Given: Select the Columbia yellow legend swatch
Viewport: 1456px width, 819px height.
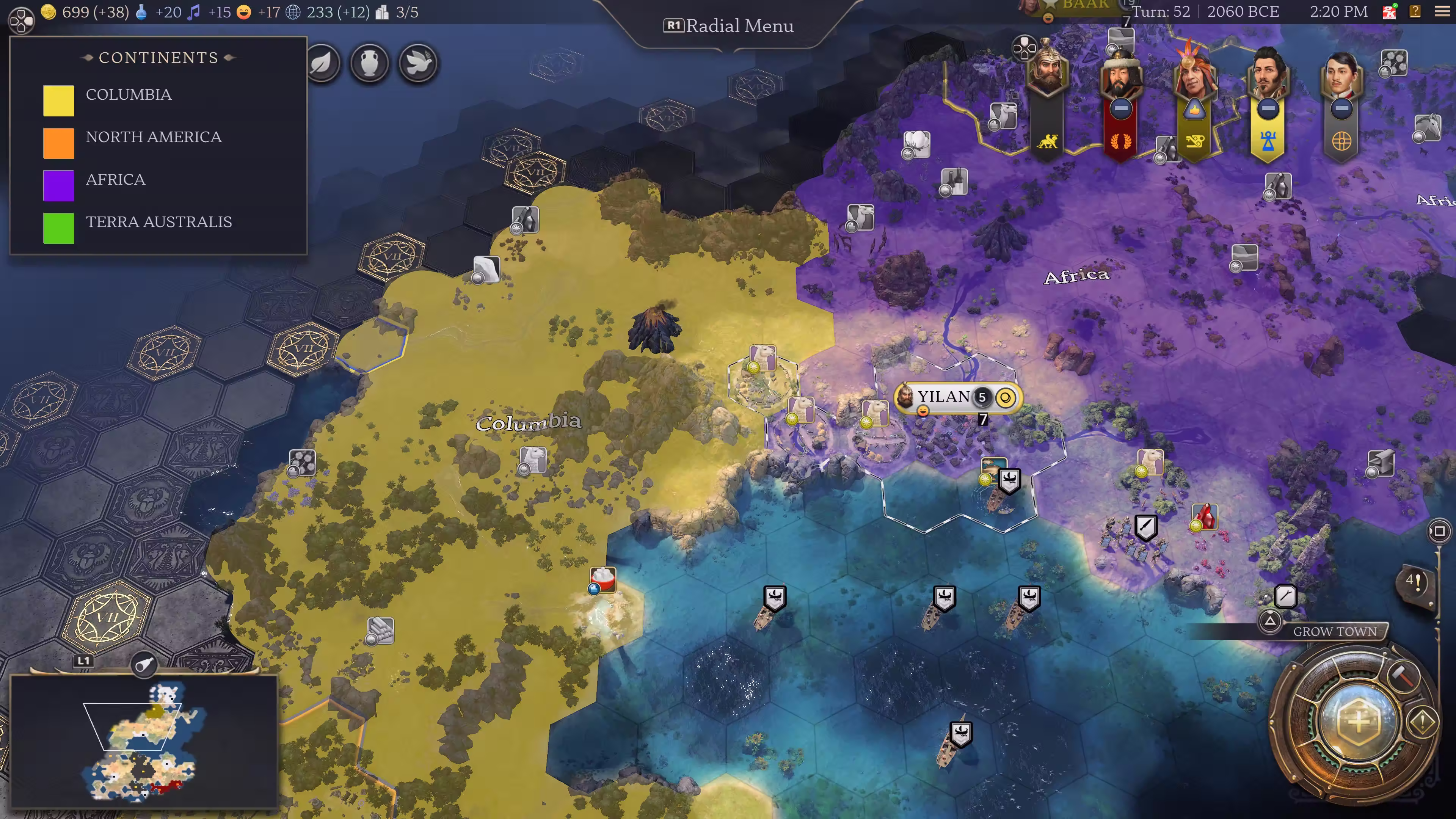Looking at the screenshot, I should point(59,100).
